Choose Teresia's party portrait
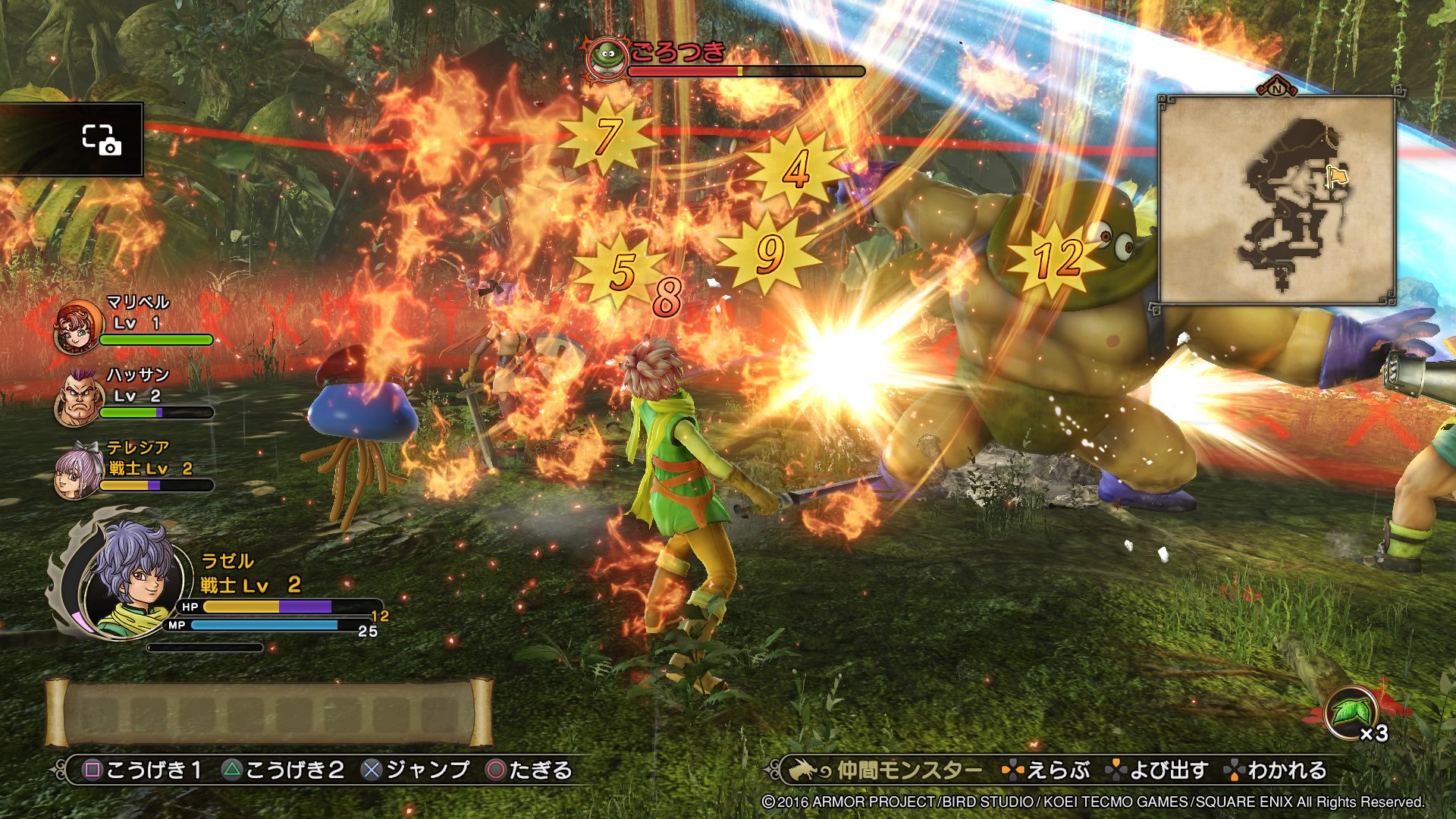Image resolution: width=1456 pixels, height=819 pixels. point(77,470)
